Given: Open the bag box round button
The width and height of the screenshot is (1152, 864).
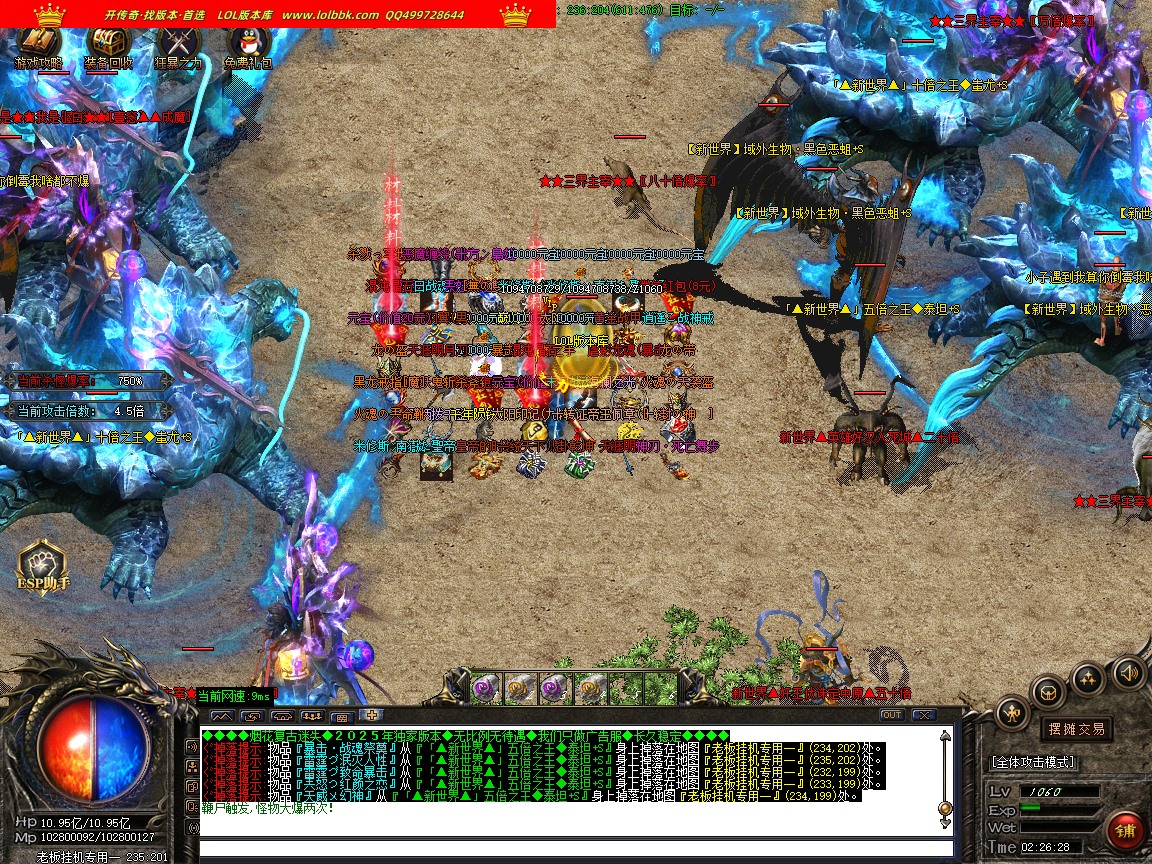Looking at the screenshot, I should click(1048, 691).
